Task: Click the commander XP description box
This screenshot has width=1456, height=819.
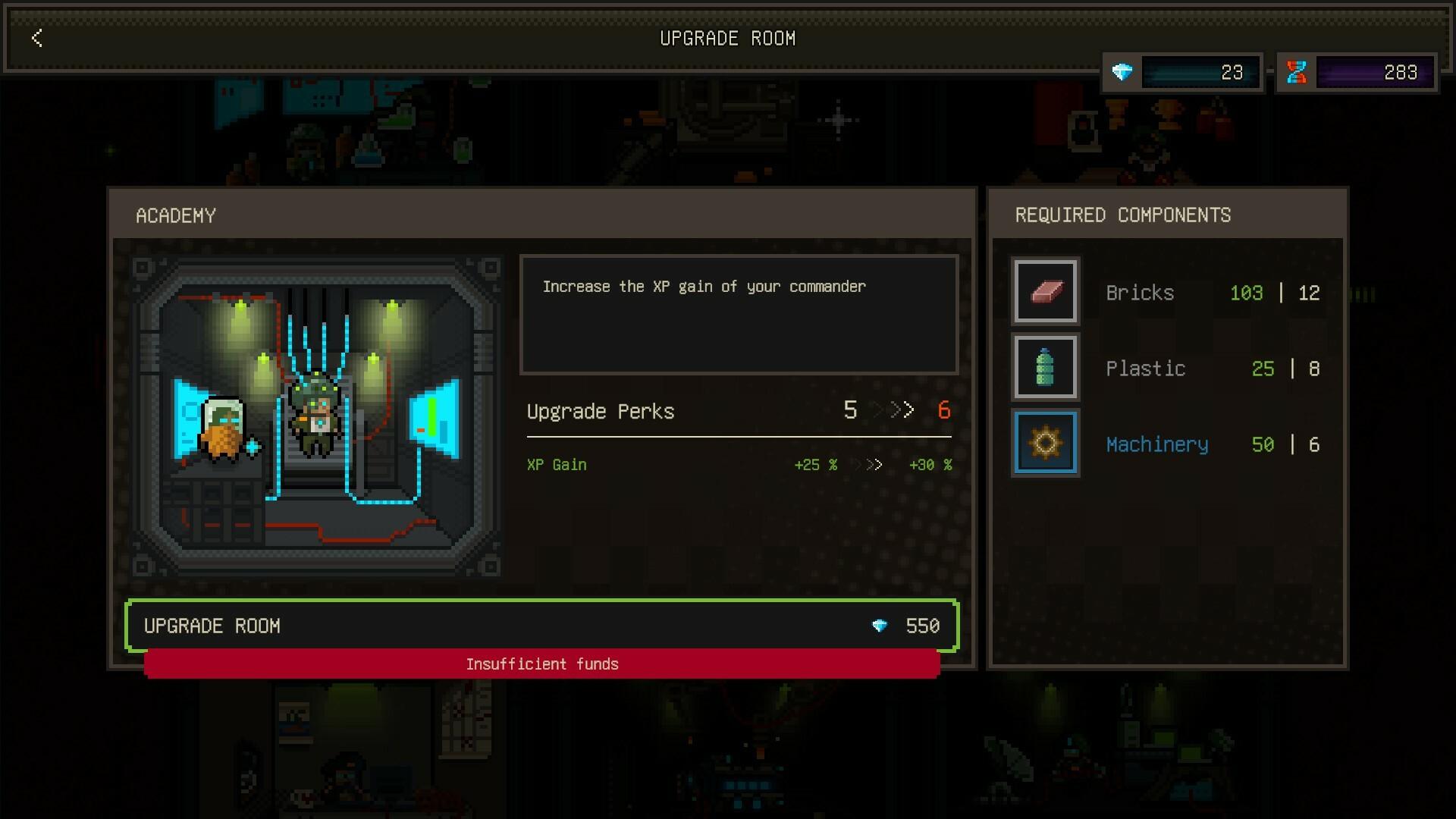Action: (739, 314)
